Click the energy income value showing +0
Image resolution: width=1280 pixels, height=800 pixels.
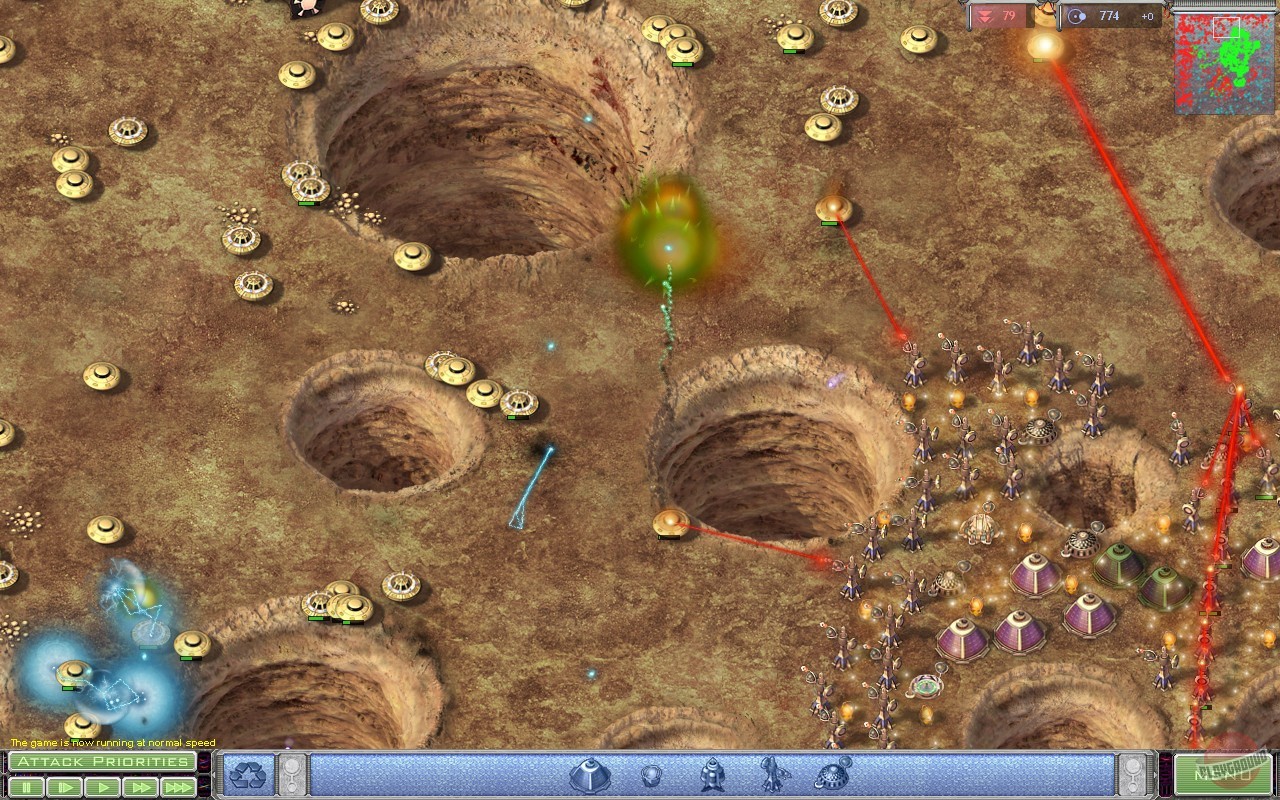1147,16
